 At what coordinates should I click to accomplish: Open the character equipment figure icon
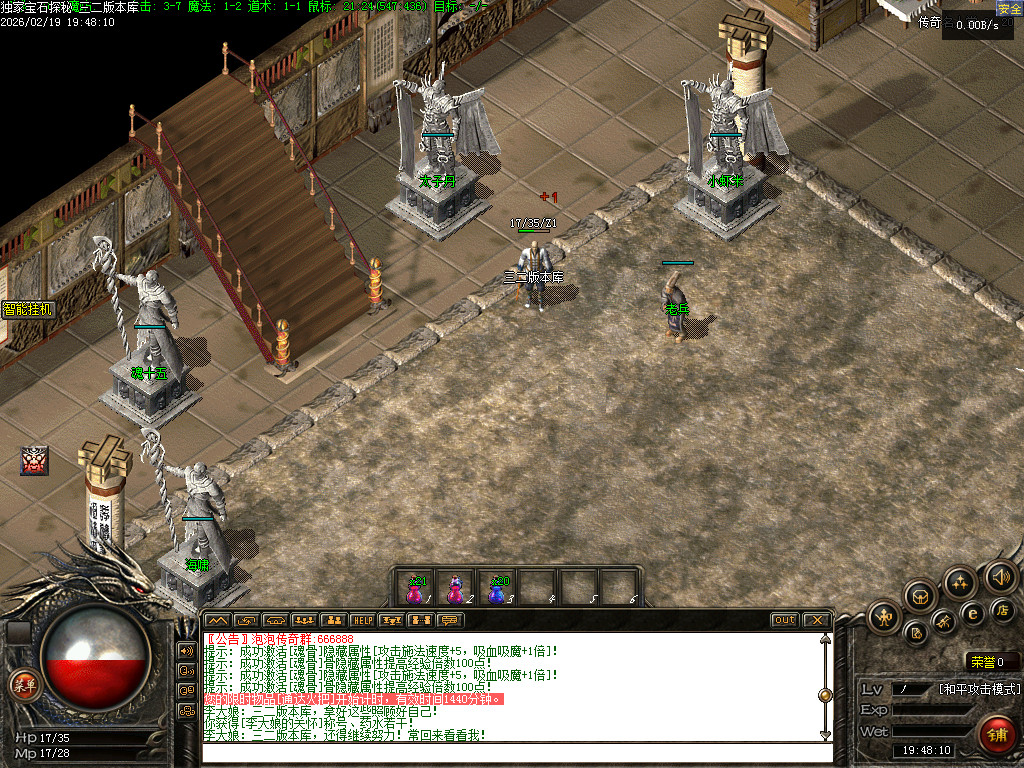pyautogui.click(x=884, y=615)
